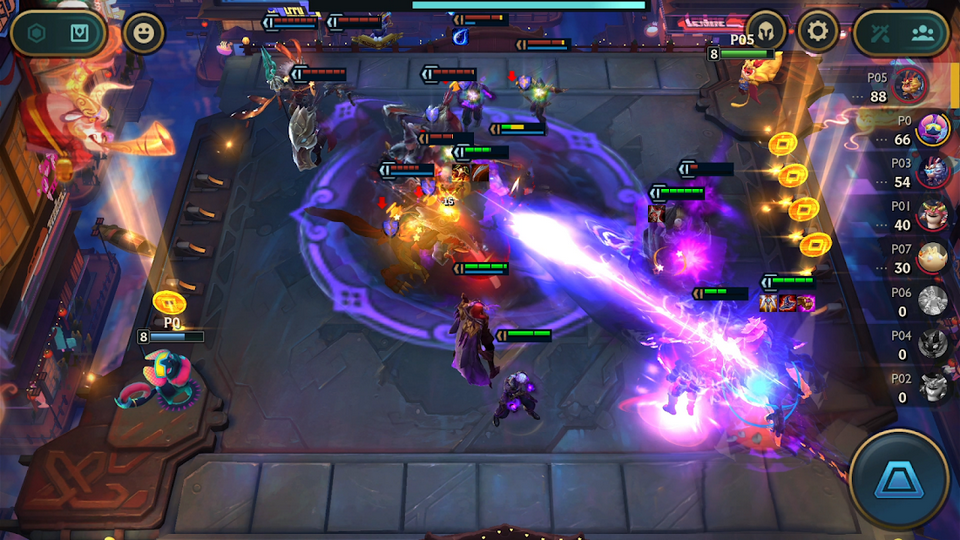Send an emote with the smiley button

(144, 33)
